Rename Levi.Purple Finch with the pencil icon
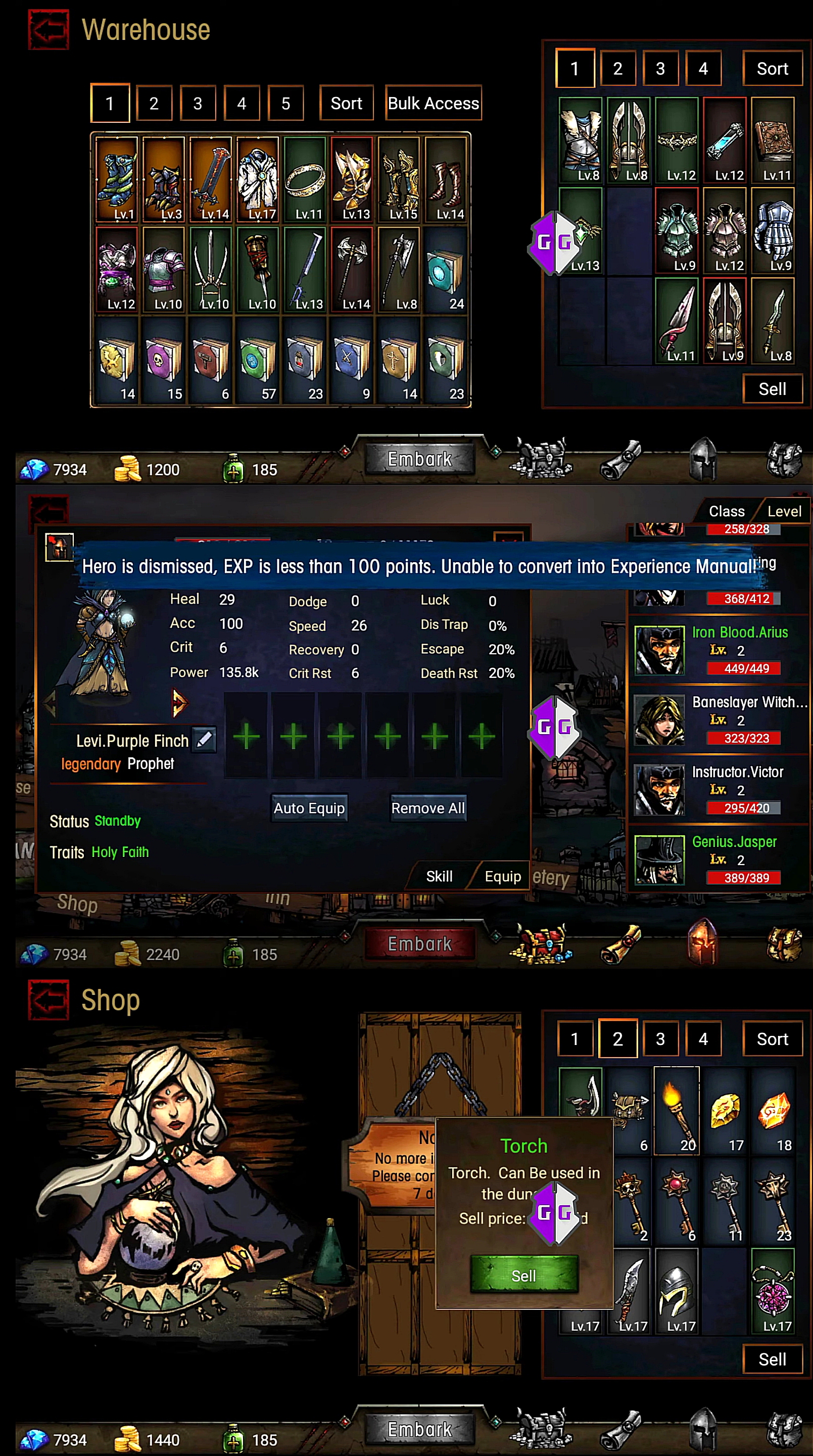 tap(204, 740)
